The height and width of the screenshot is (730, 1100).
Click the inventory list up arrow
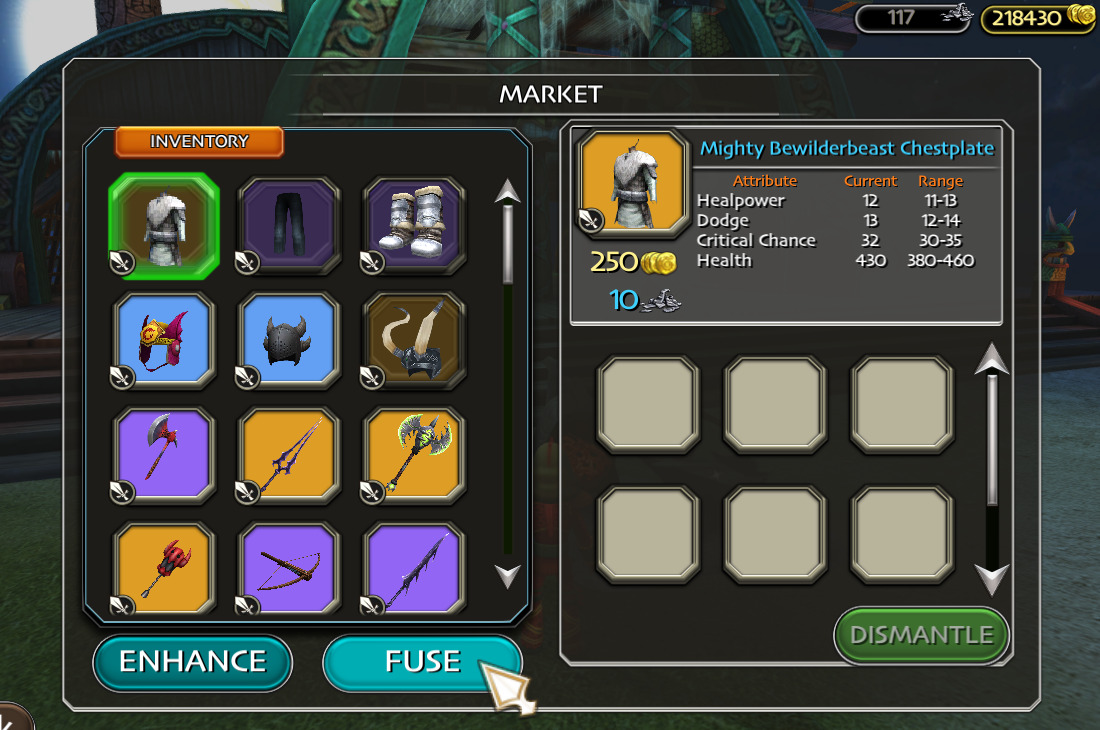[x=508, y=191]
